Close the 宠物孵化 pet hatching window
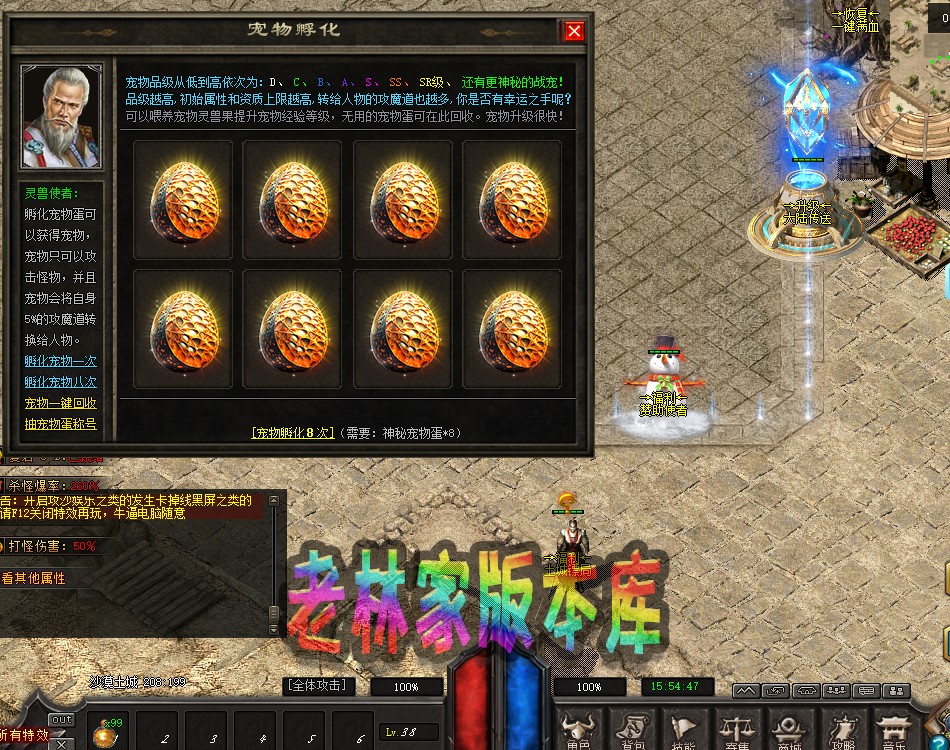The width and height of the screenshot is (950, 750). (574, 31)
